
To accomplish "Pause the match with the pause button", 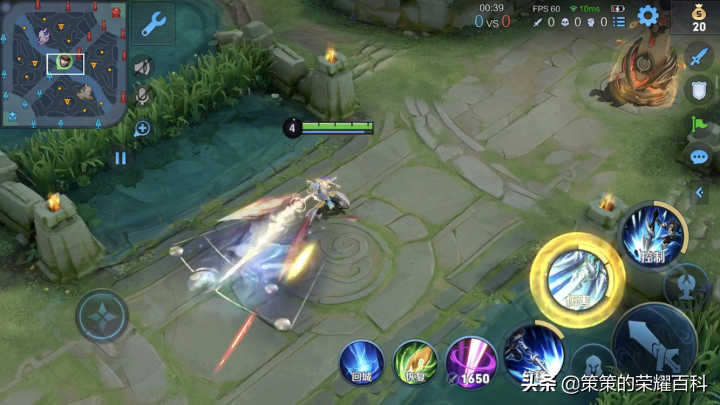I will pyautogui.click(x=121, y=158).
